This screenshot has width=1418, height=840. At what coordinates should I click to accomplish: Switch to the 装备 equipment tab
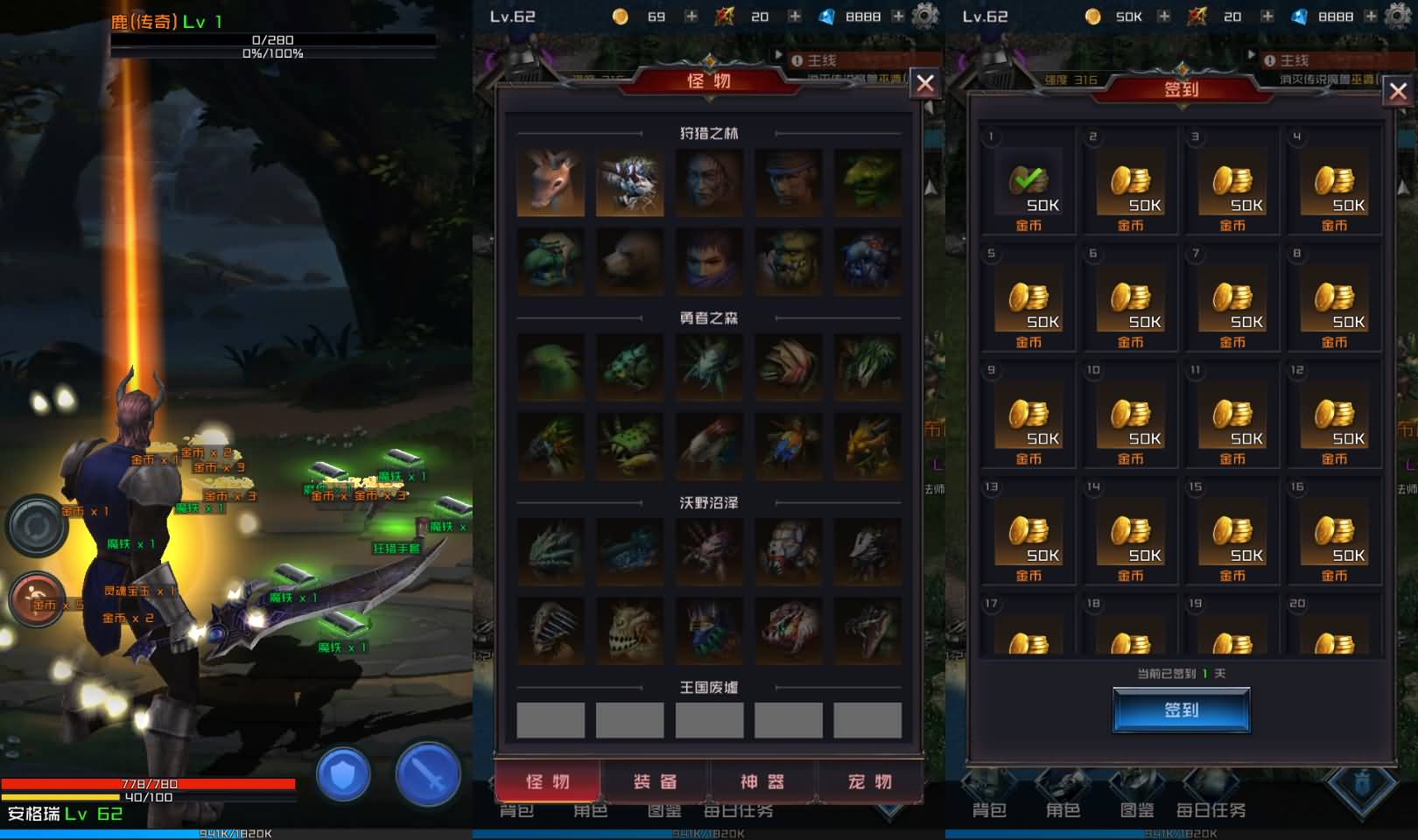coord(656,781)
